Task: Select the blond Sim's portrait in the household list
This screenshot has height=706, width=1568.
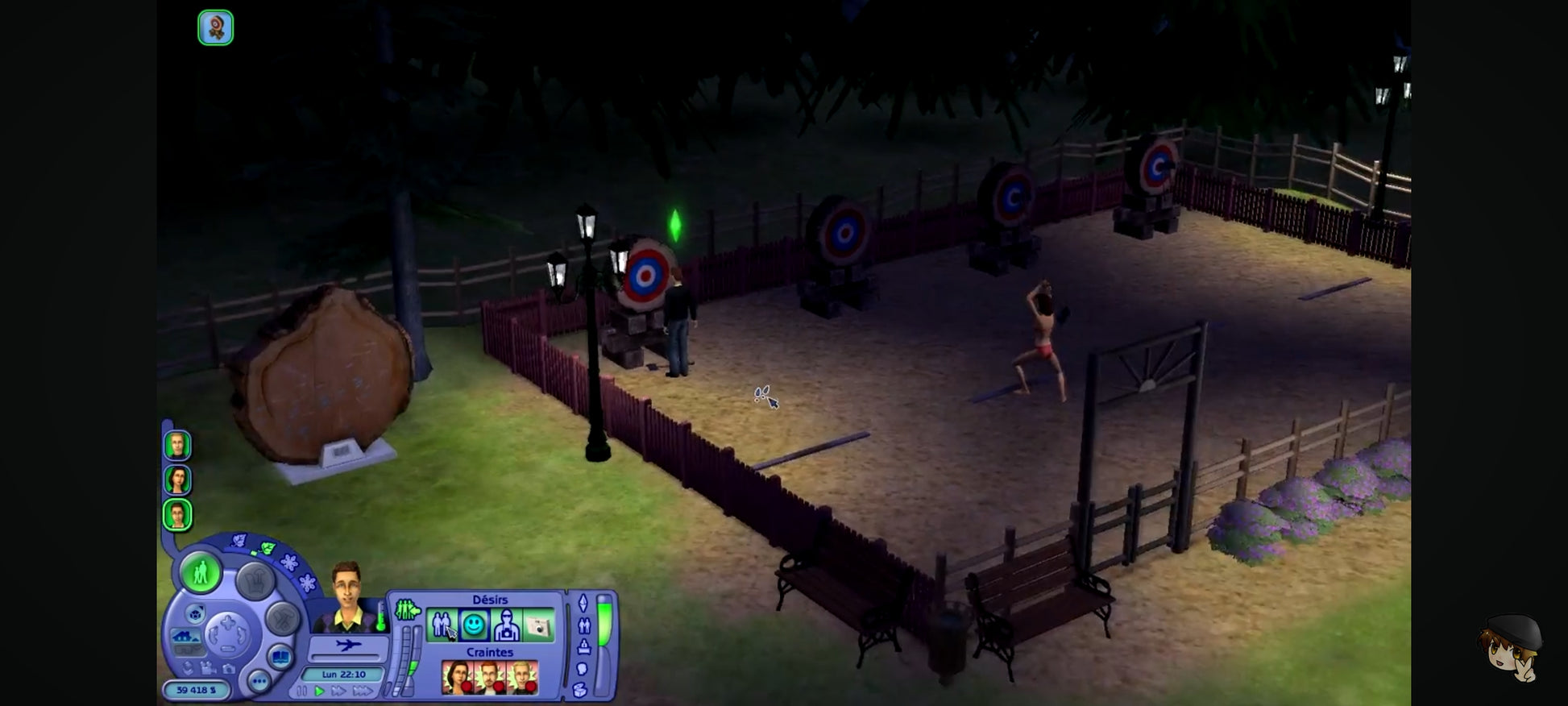Action: click(177, 445)
